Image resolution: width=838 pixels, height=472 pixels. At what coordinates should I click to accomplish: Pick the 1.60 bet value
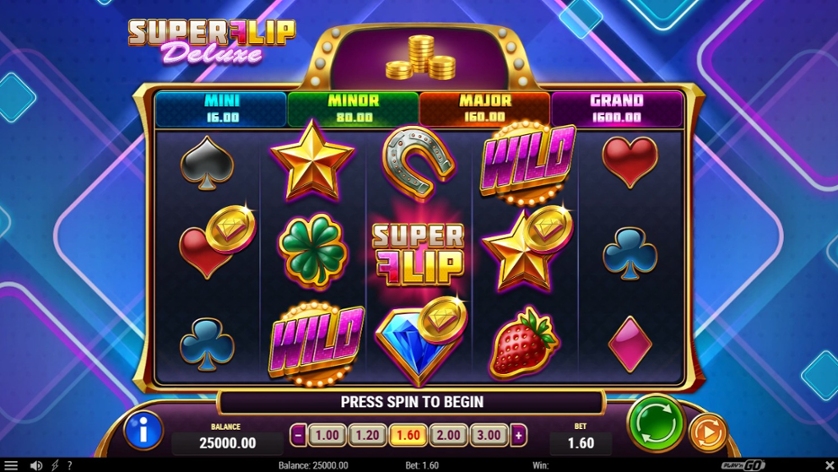(408, 435)
